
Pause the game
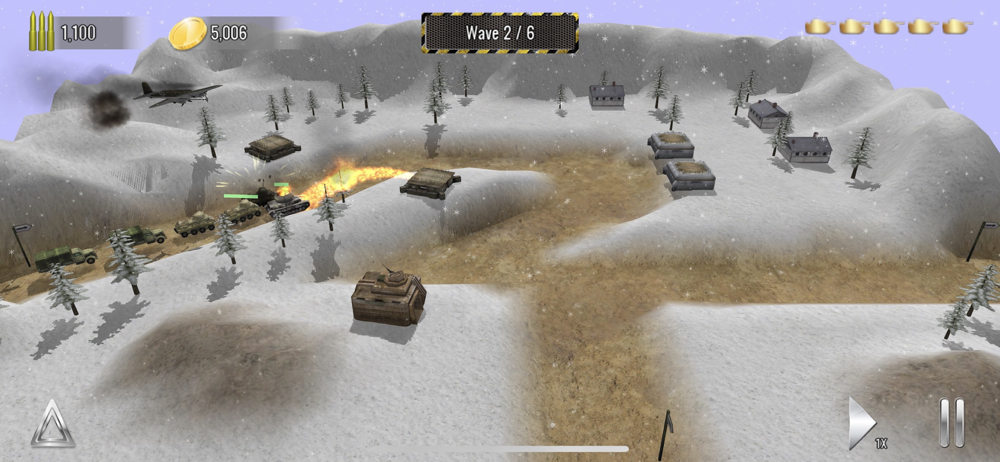click(x=951, y=423)
